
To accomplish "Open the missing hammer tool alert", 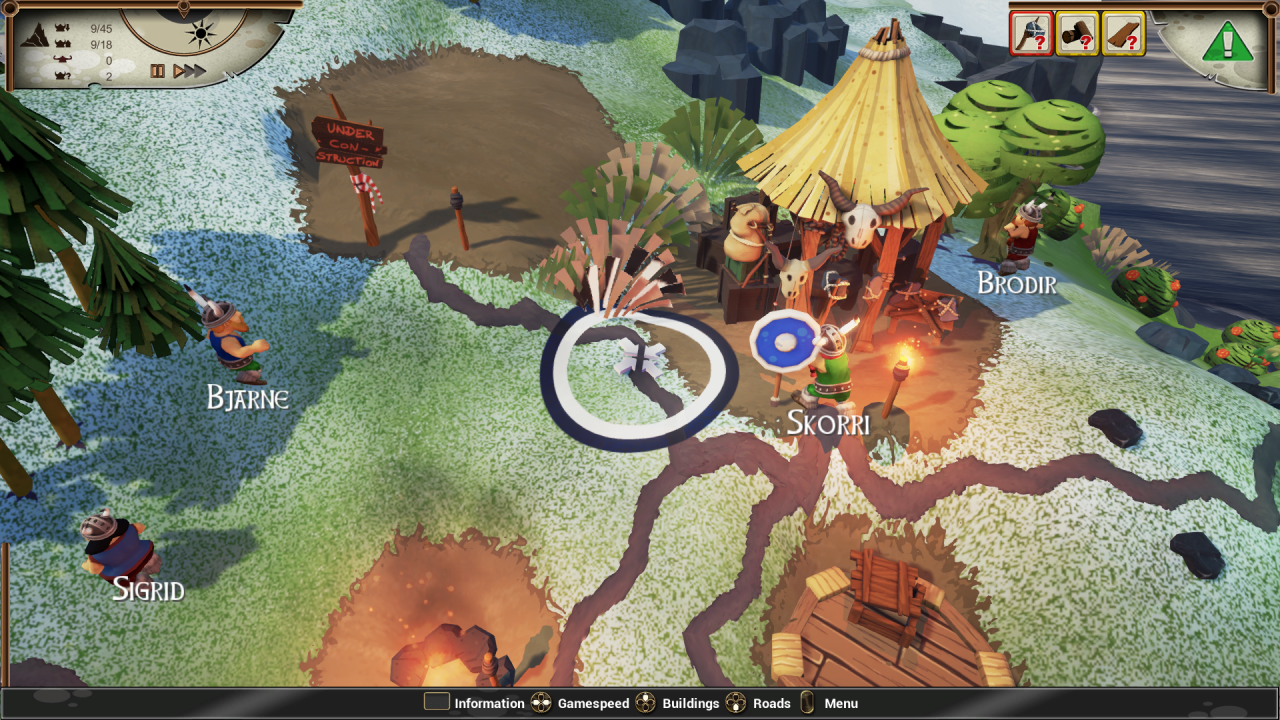I will tap(1032, 34).
